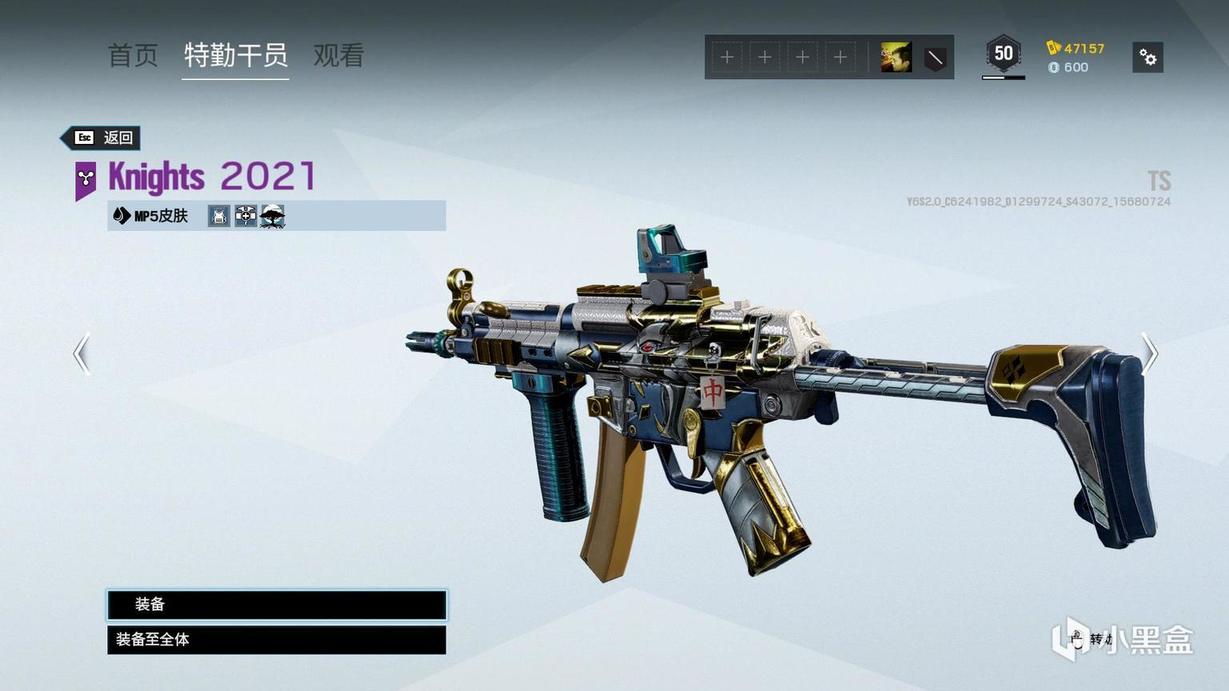Open the renown currency balance 47157
Screen dimensions: 1229x691
coord(1076,48)
